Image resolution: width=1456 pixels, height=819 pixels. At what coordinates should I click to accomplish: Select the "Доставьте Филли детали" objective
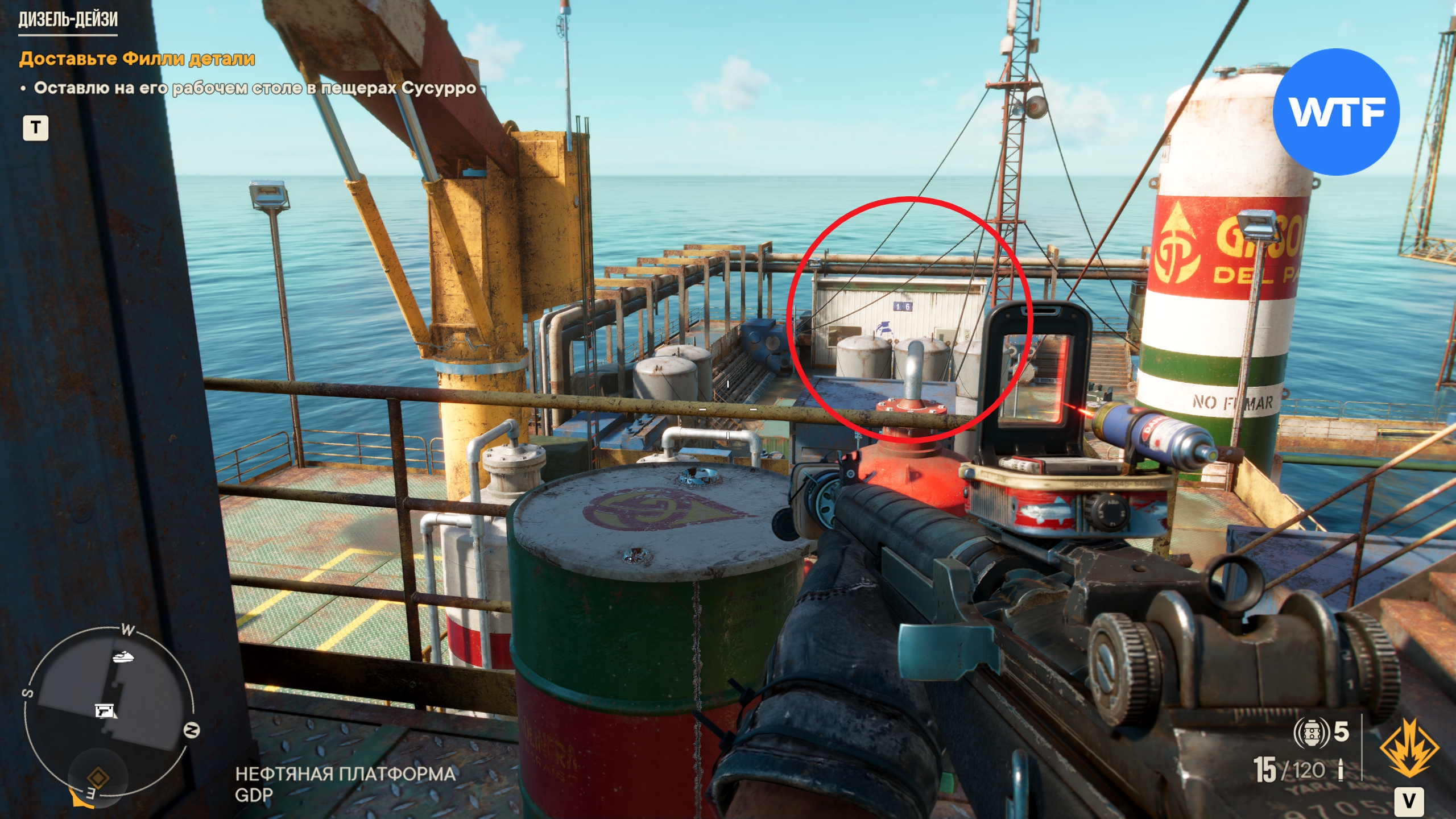[136, 59]
